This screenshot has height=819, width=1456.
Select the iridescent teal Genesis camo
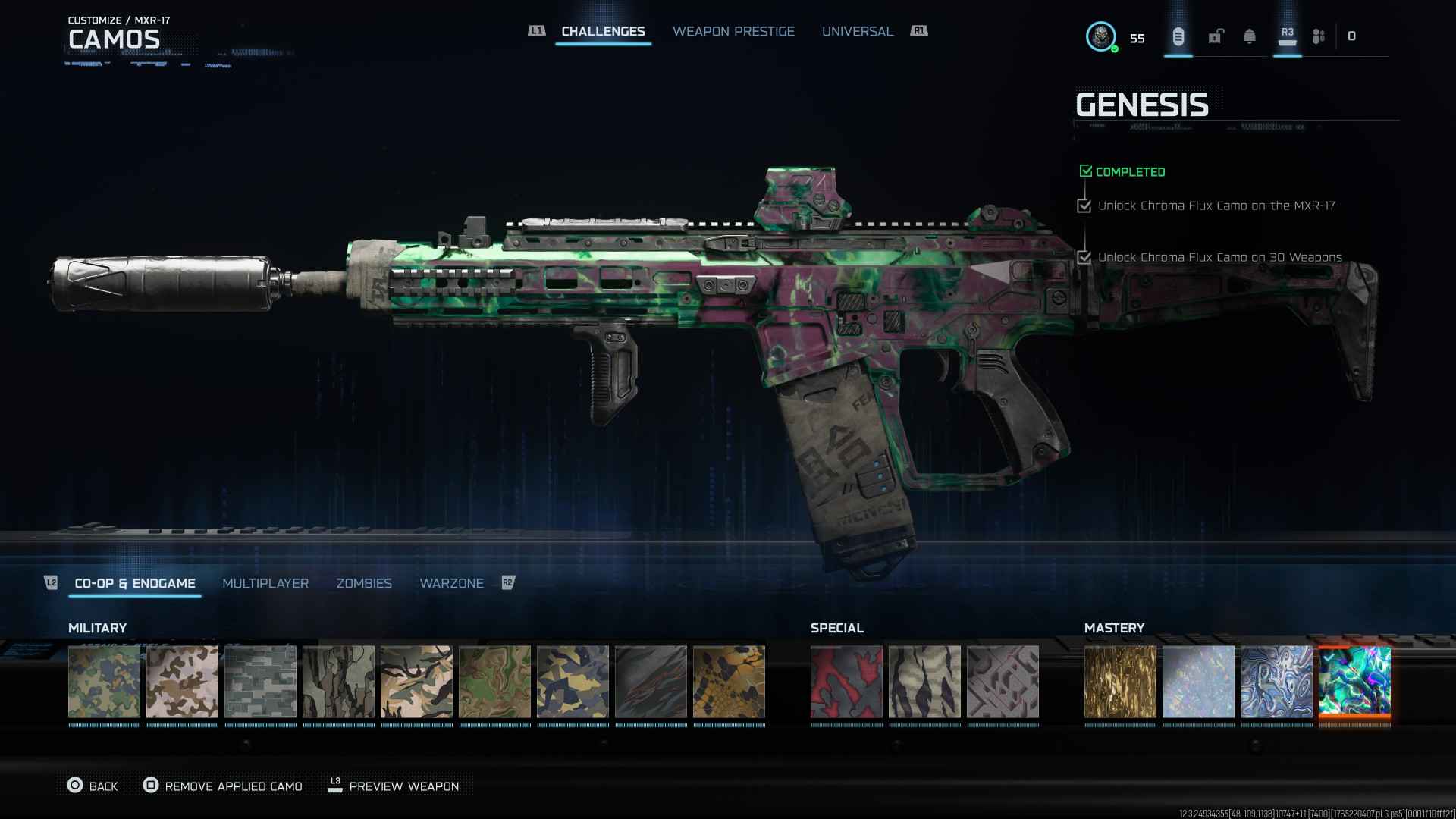(1354, 682)
